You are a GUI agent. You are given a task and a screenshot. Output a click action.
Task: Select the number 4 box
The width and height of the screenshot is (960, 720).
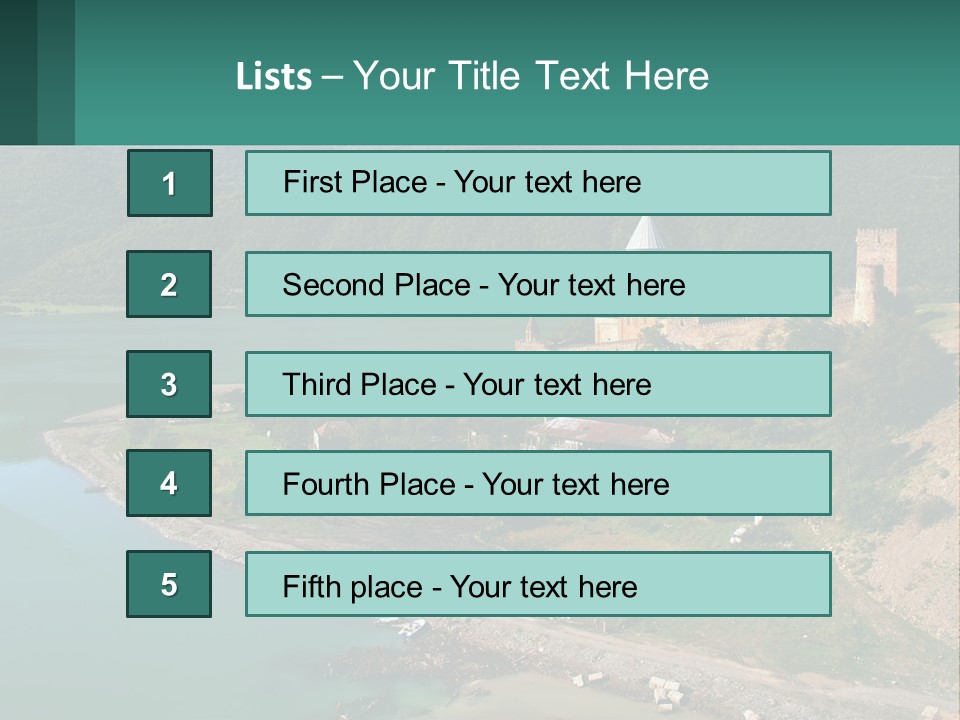click(x=169, y=483)
